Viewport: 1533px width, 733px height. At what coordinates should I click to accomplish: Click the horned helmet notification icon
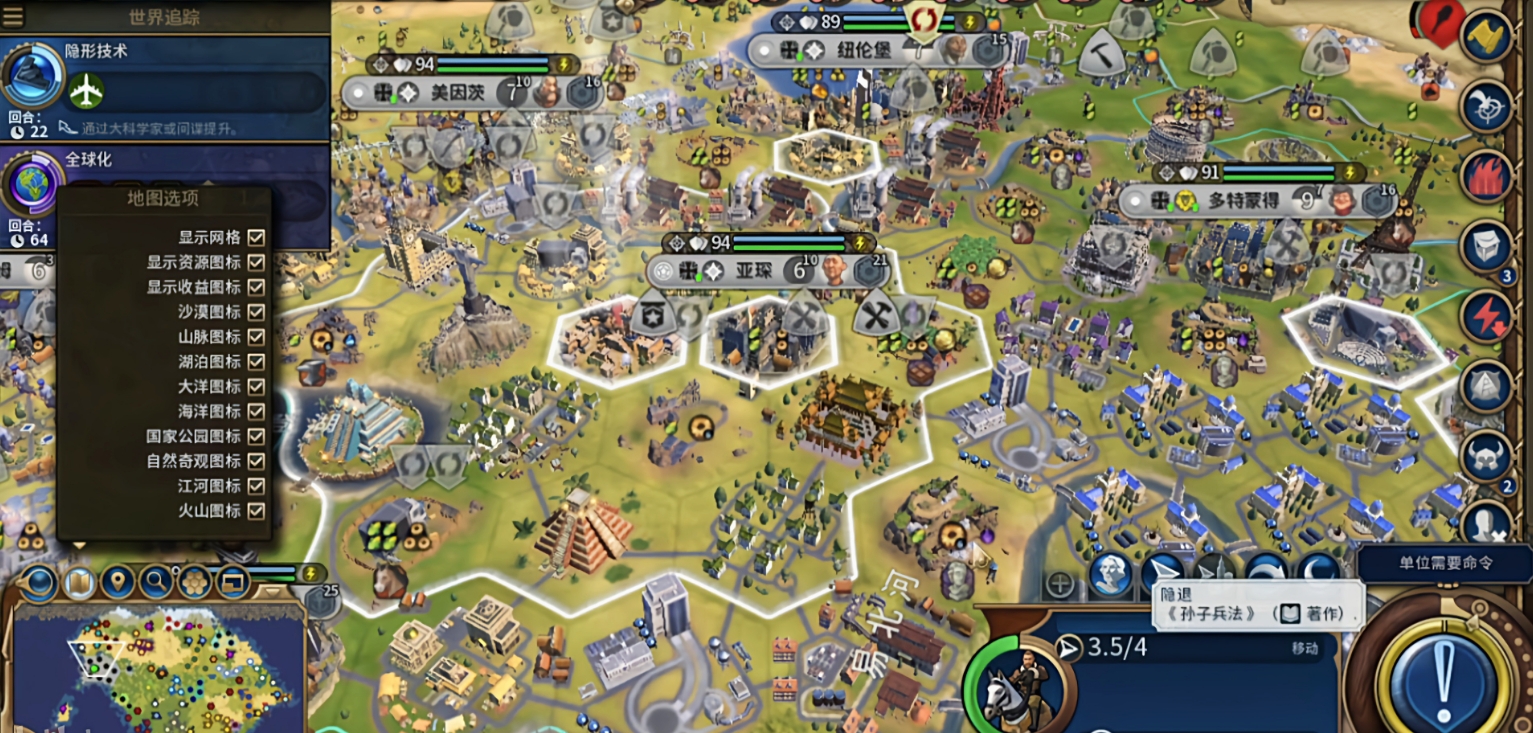tap(1487, 455)
